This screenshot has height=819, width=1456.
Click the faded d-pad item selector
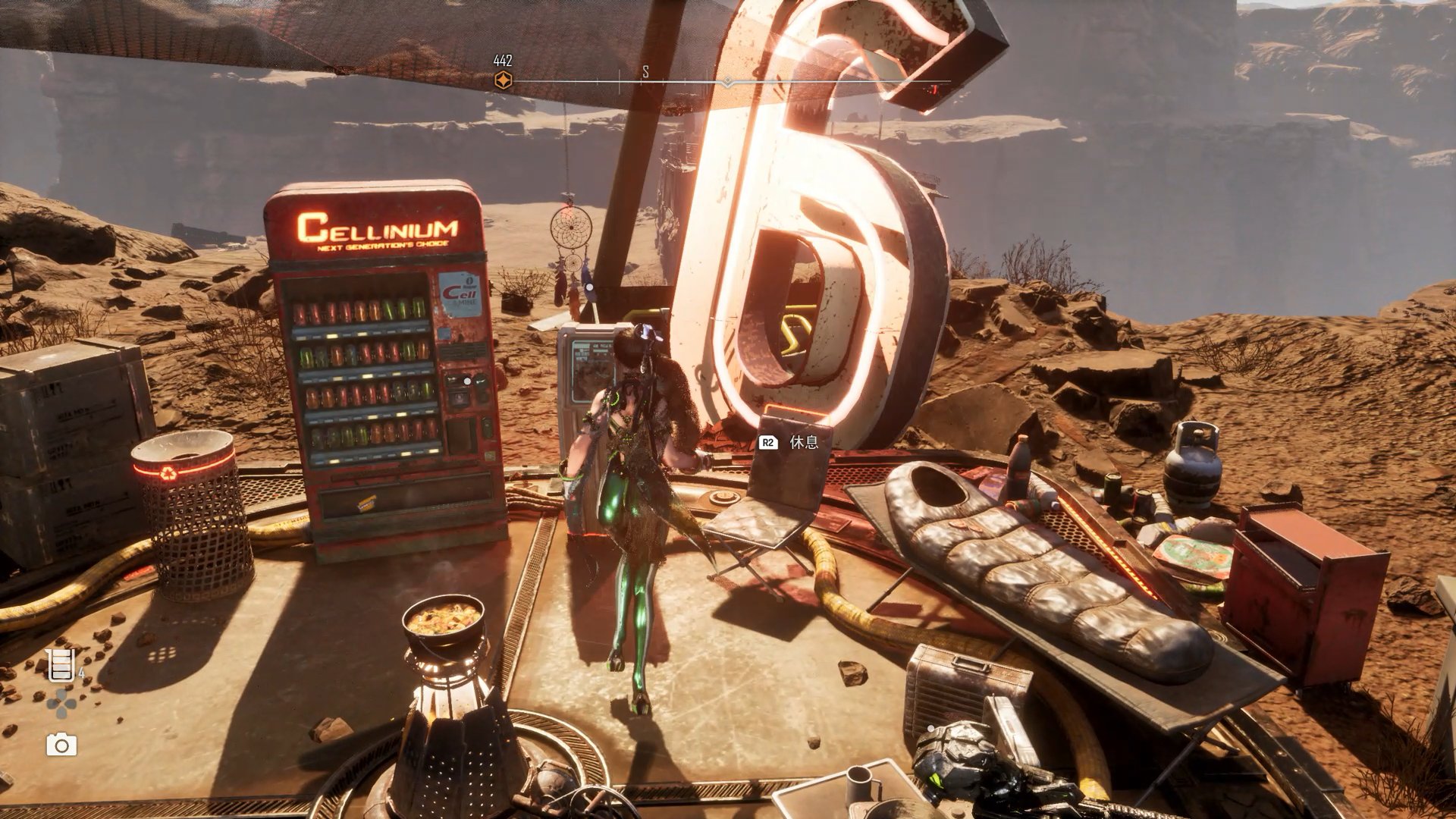[61, 704]
